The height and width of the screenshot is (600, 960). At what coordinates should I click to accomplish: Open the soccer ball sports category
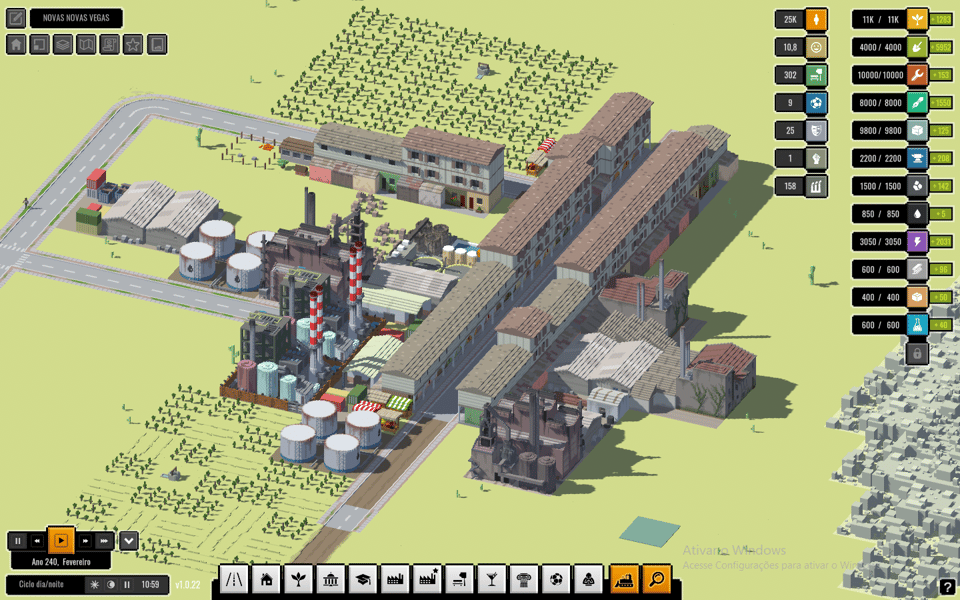pos(557,578)
